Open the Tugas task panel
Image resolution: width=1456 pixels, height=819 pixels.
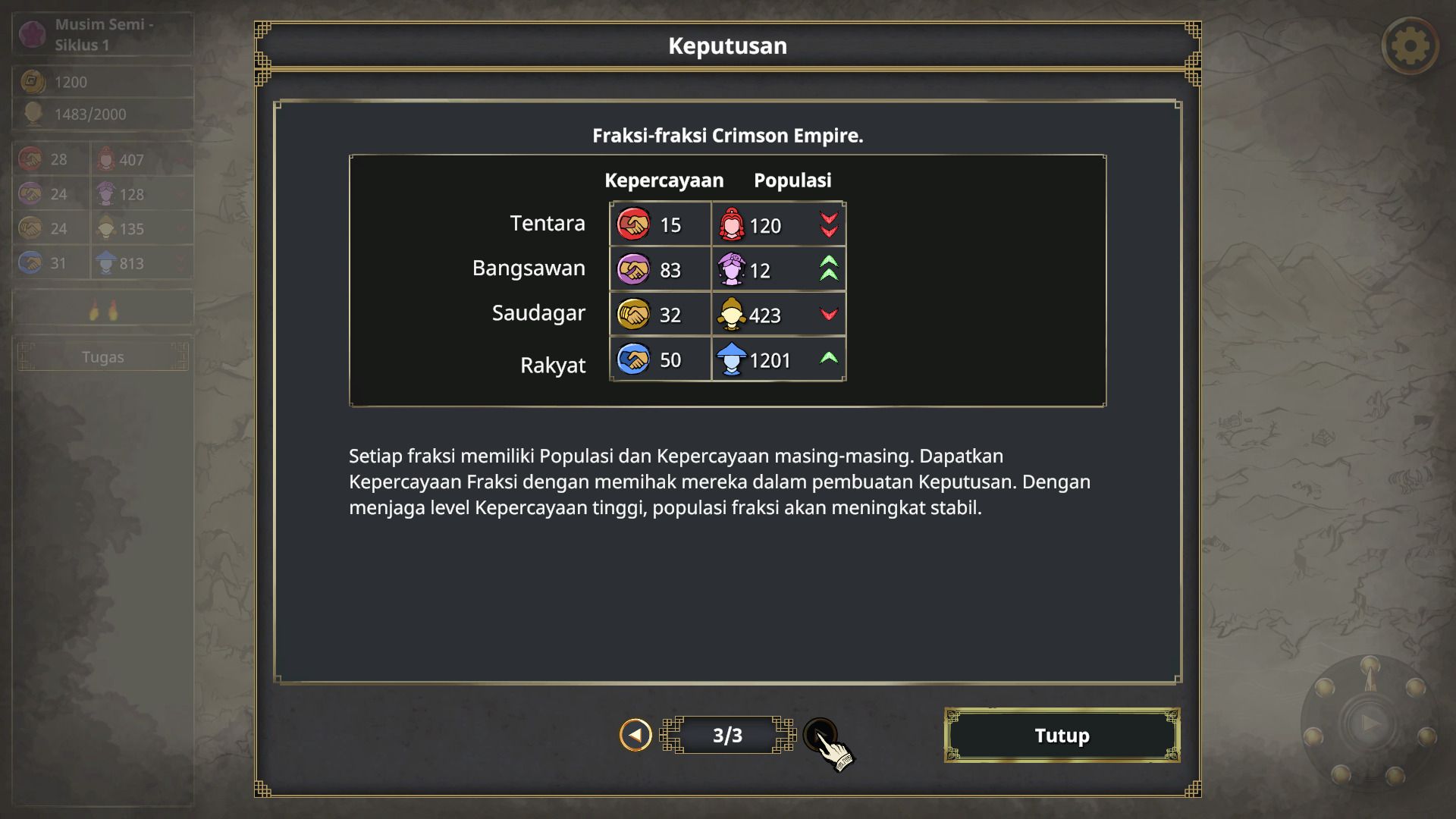pos(102,356)
